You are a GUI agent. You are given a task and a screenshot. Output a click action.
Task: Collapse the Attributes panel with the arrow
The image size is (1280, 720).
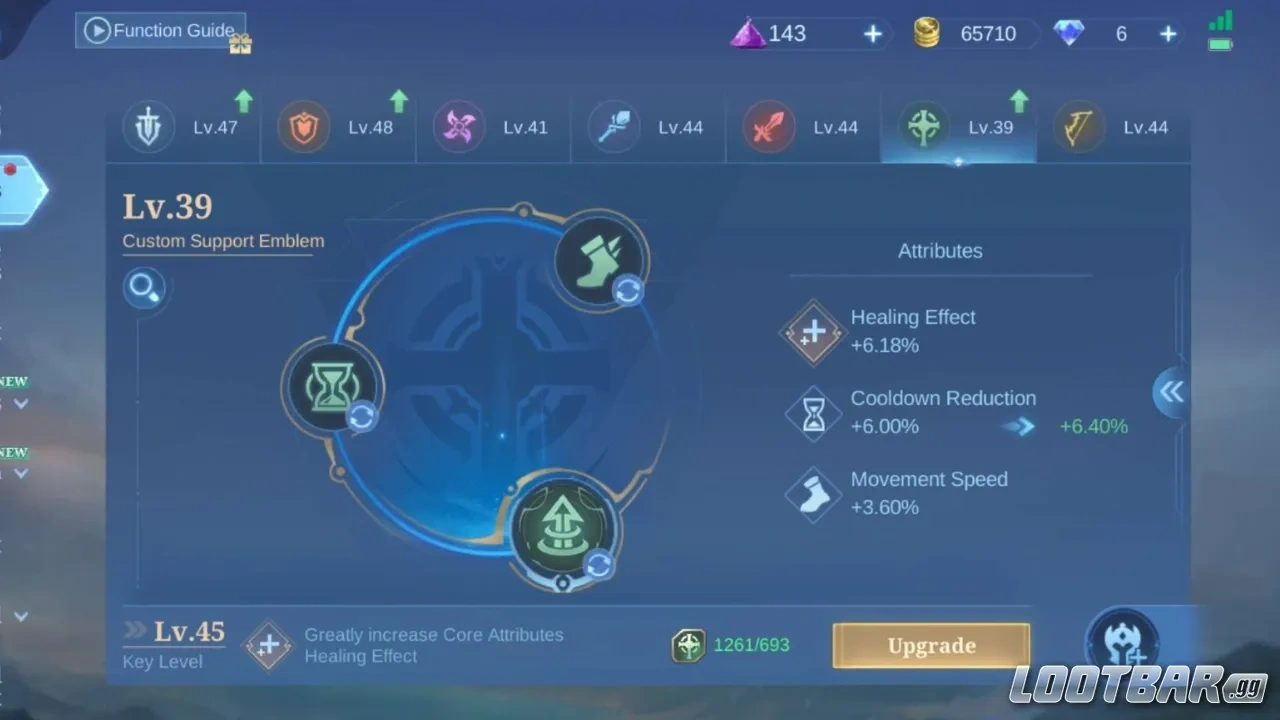(x=1171, y=392)
